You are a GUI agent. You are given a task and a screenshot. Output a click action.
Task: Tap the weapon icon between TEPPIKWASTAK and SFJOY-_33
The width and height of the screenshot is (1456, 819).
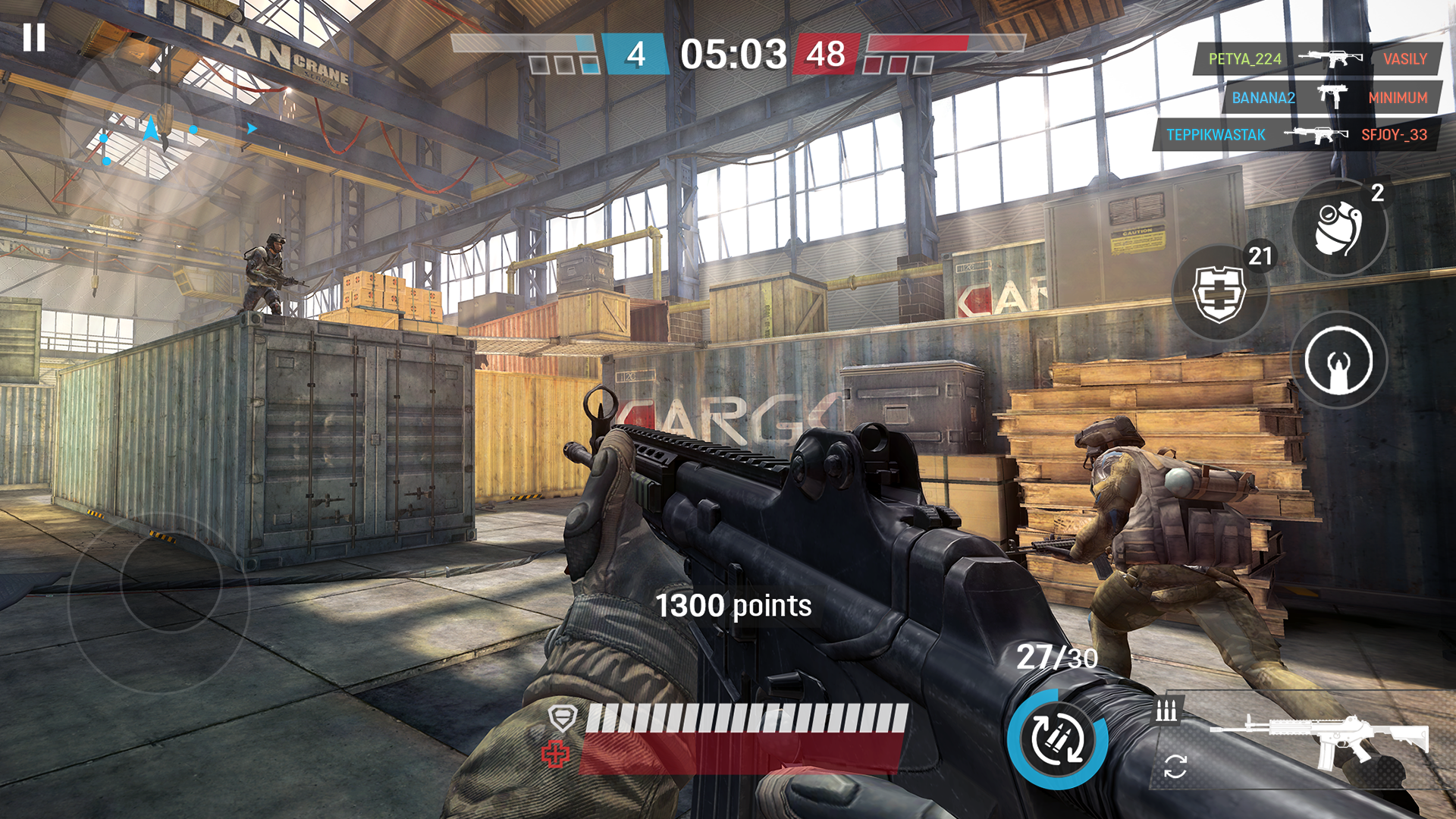[x=1317, y=135]
